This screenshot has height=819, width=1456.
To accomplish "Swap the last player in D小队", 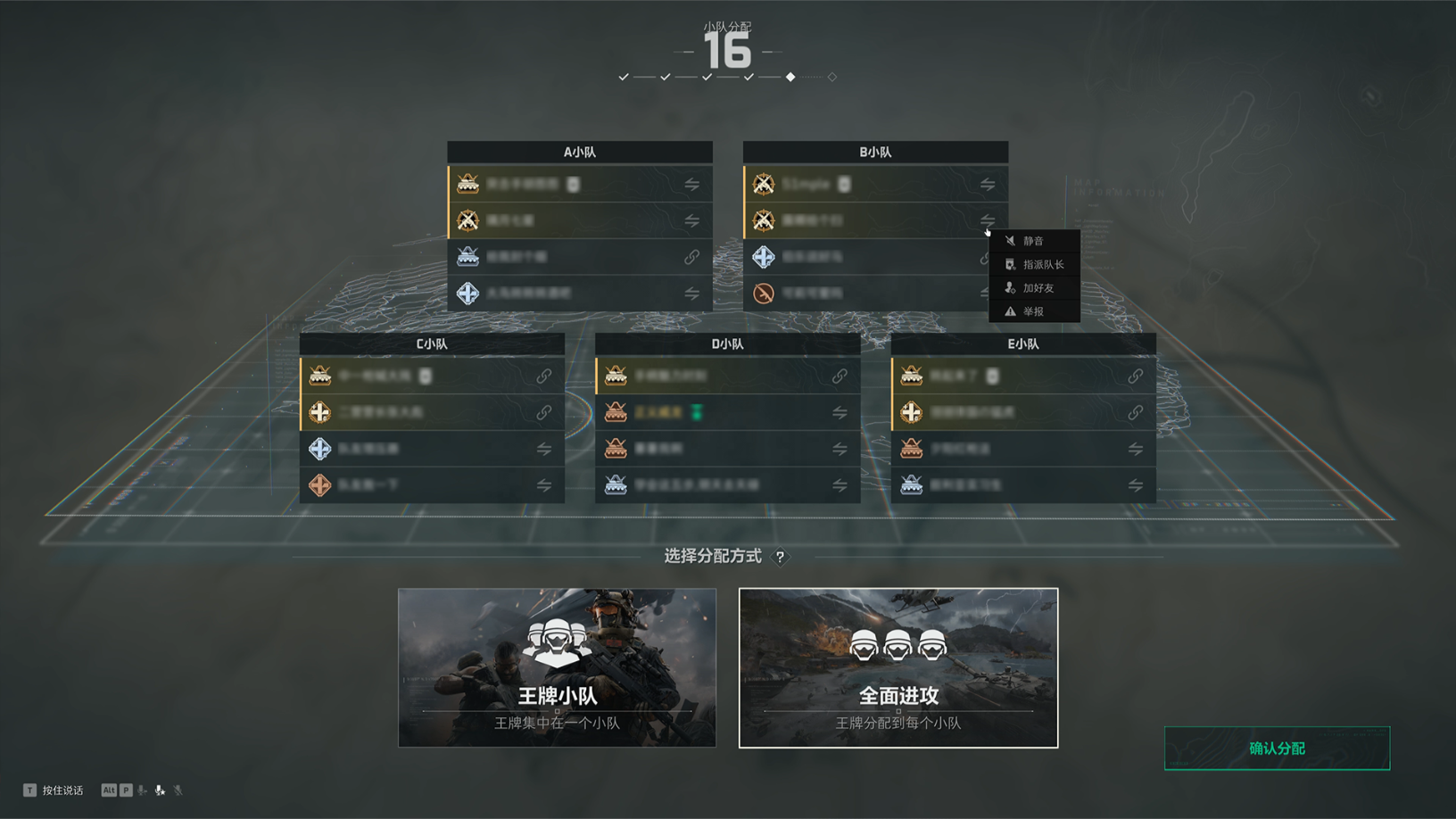I will click(x=840, y=485).
